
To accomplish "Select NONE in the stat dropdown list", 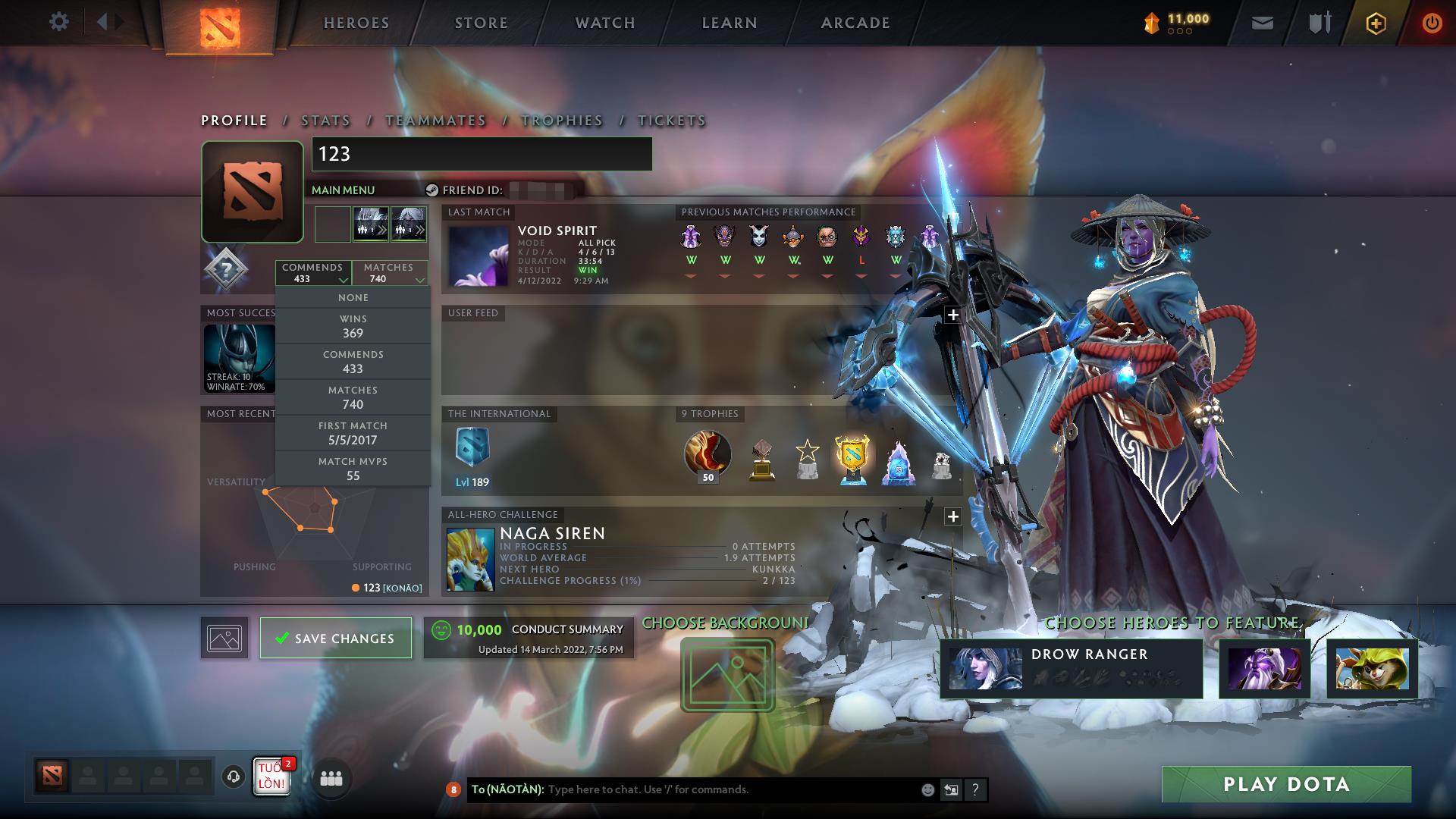I will tap(353, 297).
